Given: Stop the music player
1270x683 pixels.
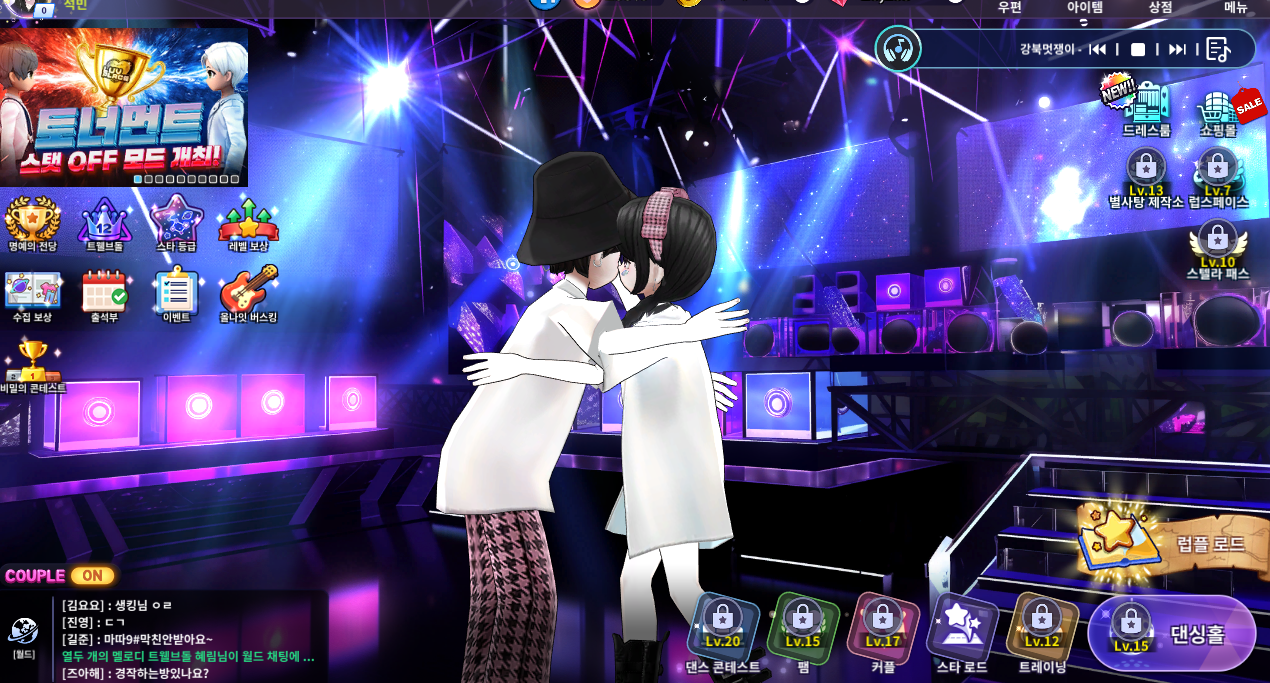Looking at the screenshot, I should click(1138, 49).
